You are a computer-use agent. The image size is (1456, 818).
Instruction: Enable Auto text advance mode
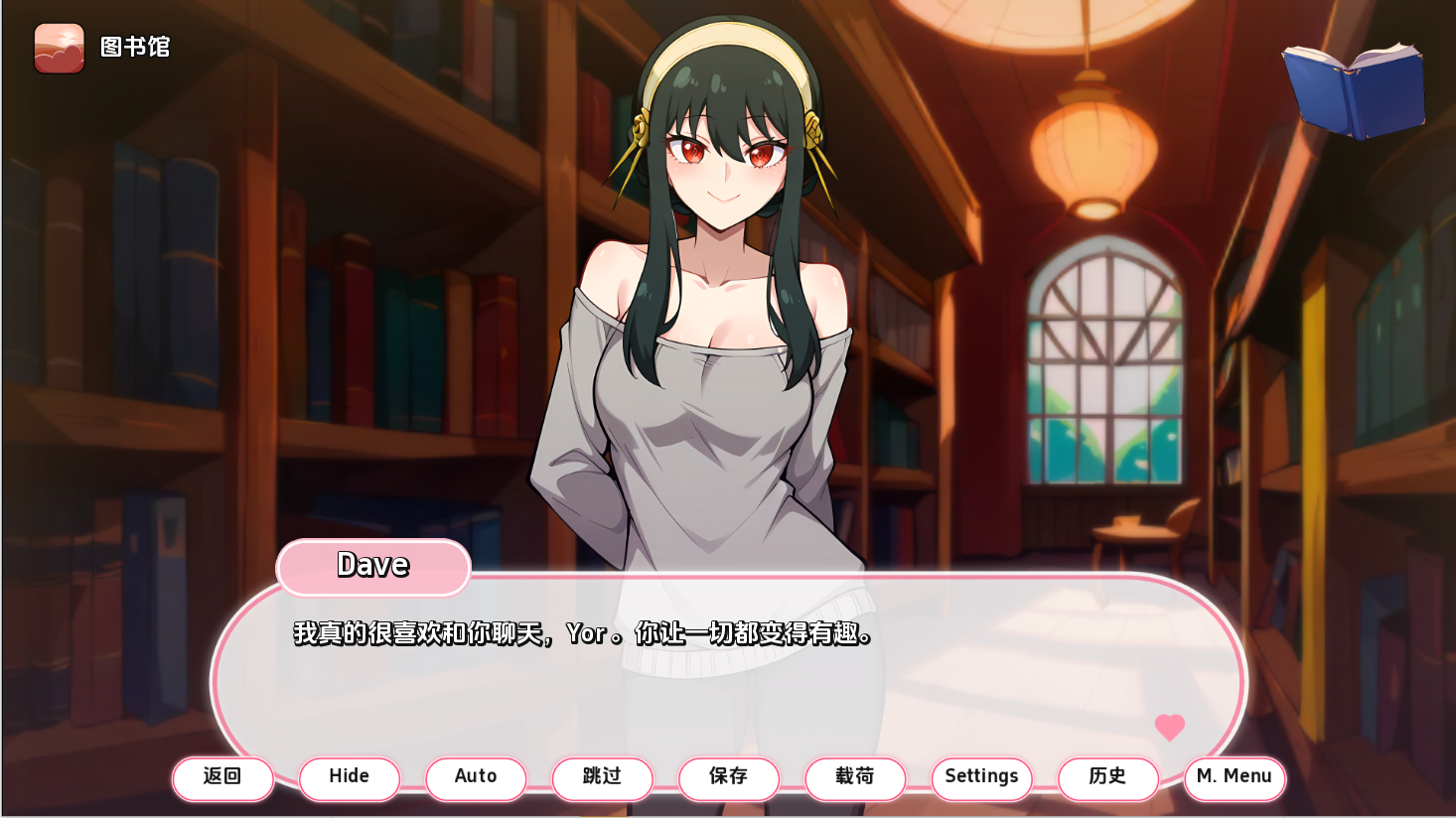[476, 778]
